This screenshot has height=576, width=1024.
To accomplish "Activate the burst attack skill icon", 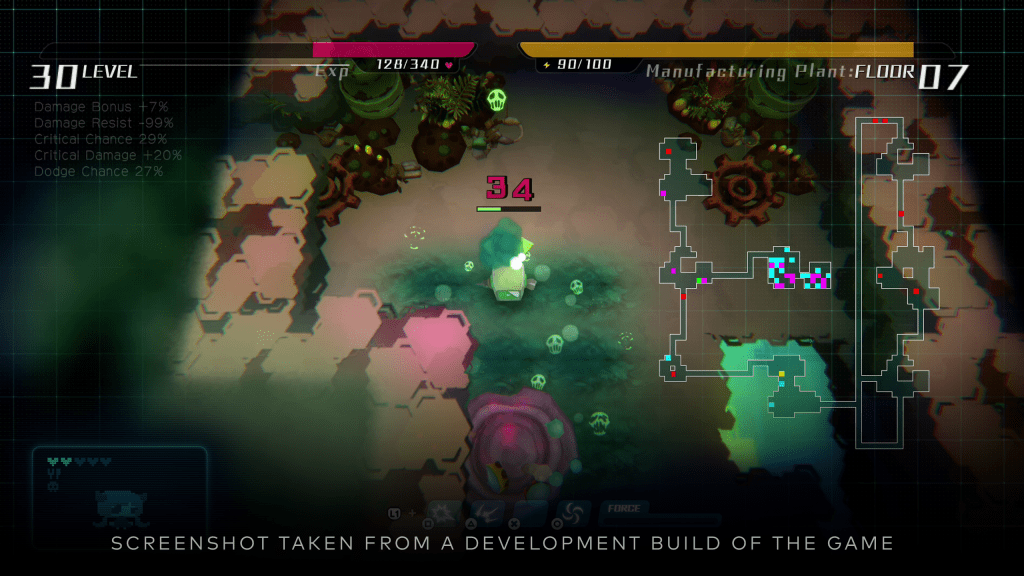I will pyautogui.click(x=442, y=512).
